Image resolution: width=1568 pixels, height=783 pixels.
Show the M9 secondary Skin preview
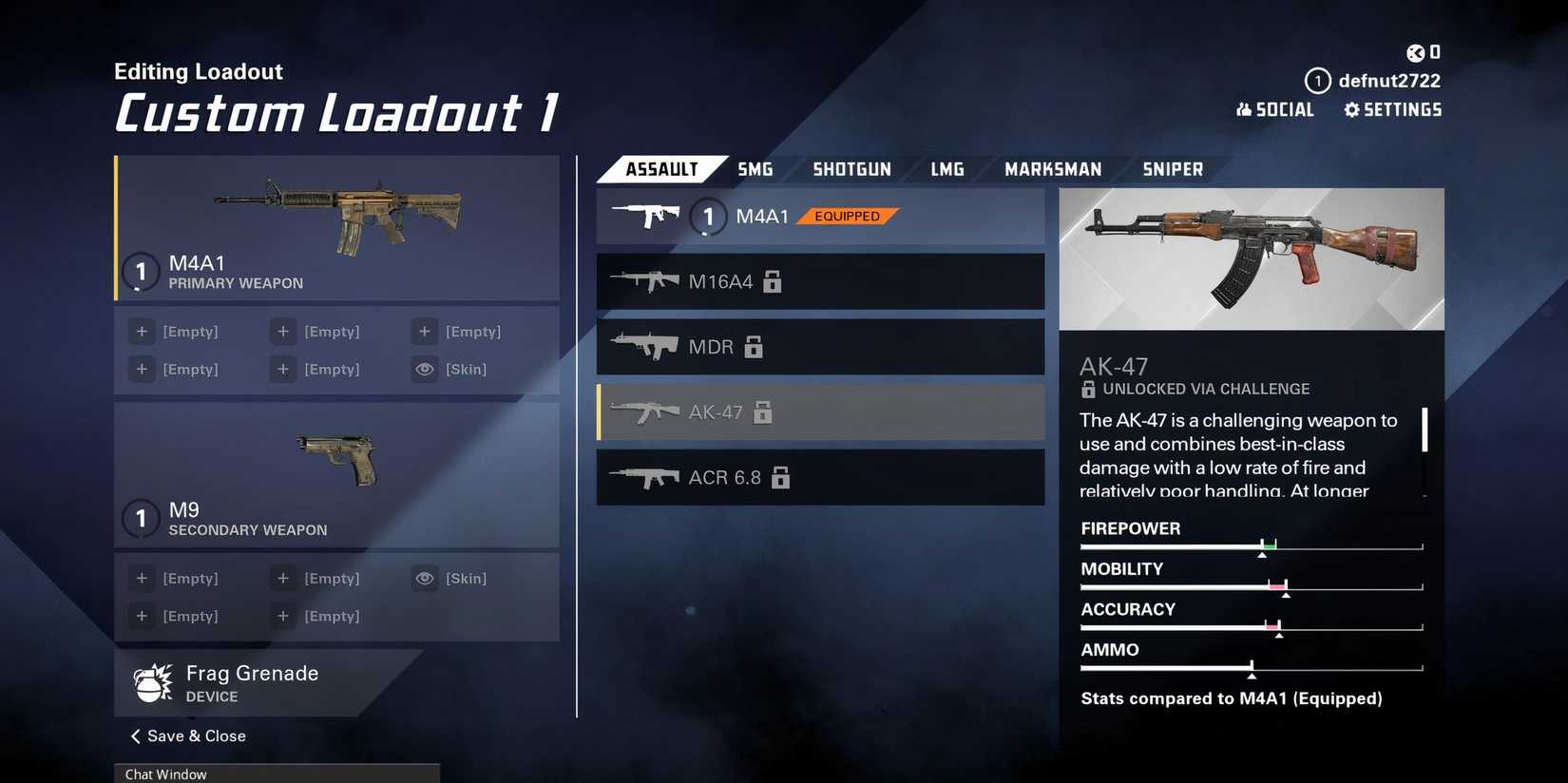(425, 578)
